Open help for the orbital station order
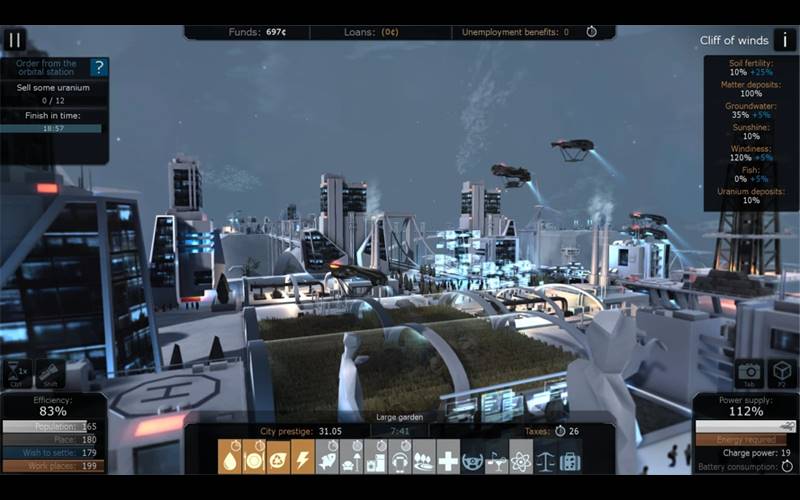Image resolution: width=800 pixels, height=500 pixels. 98,68
